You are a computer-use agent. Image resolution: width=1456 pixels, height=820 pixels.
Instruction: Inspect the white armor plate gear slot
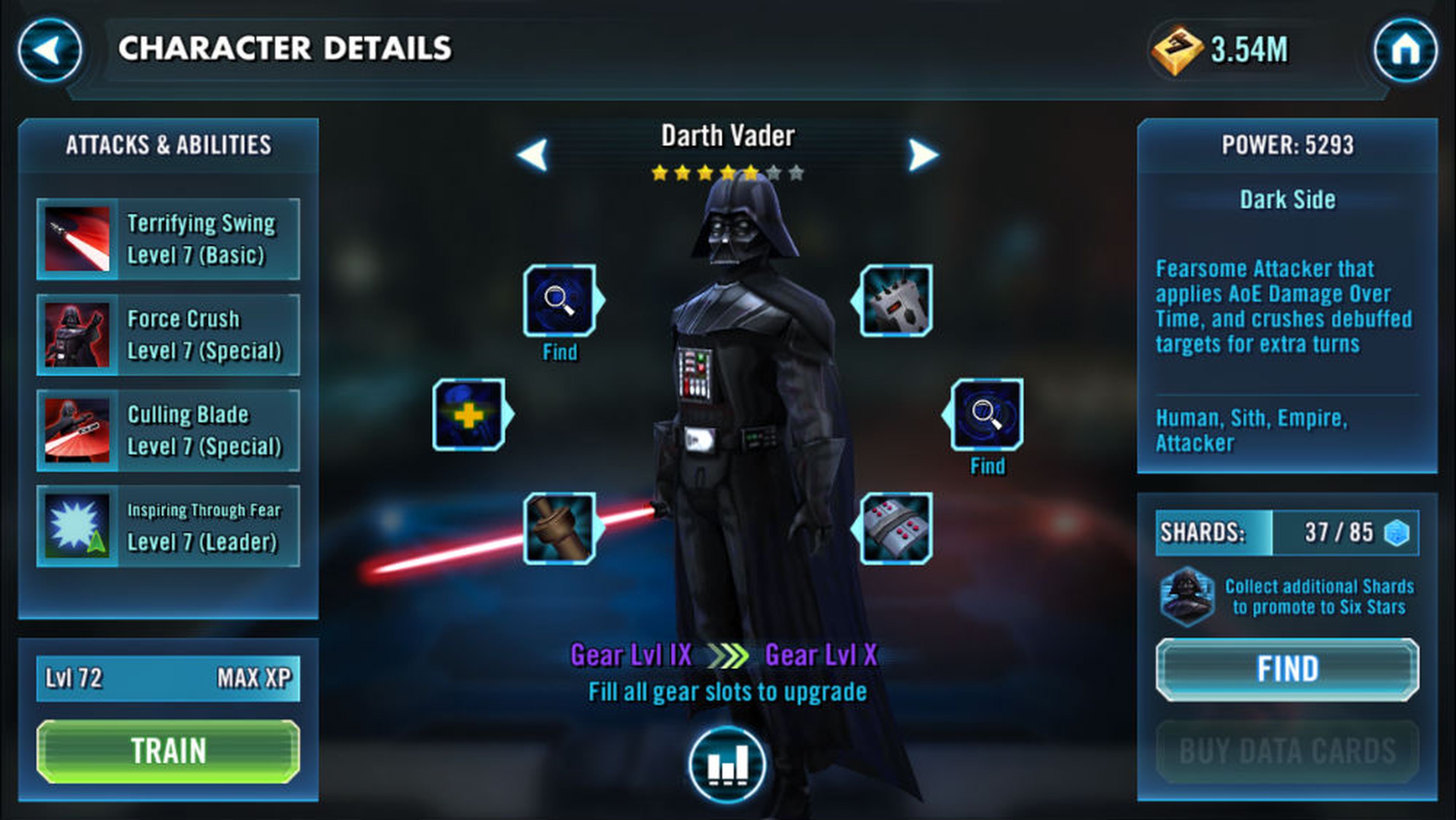pyautogui.click(x=896, y=300)
